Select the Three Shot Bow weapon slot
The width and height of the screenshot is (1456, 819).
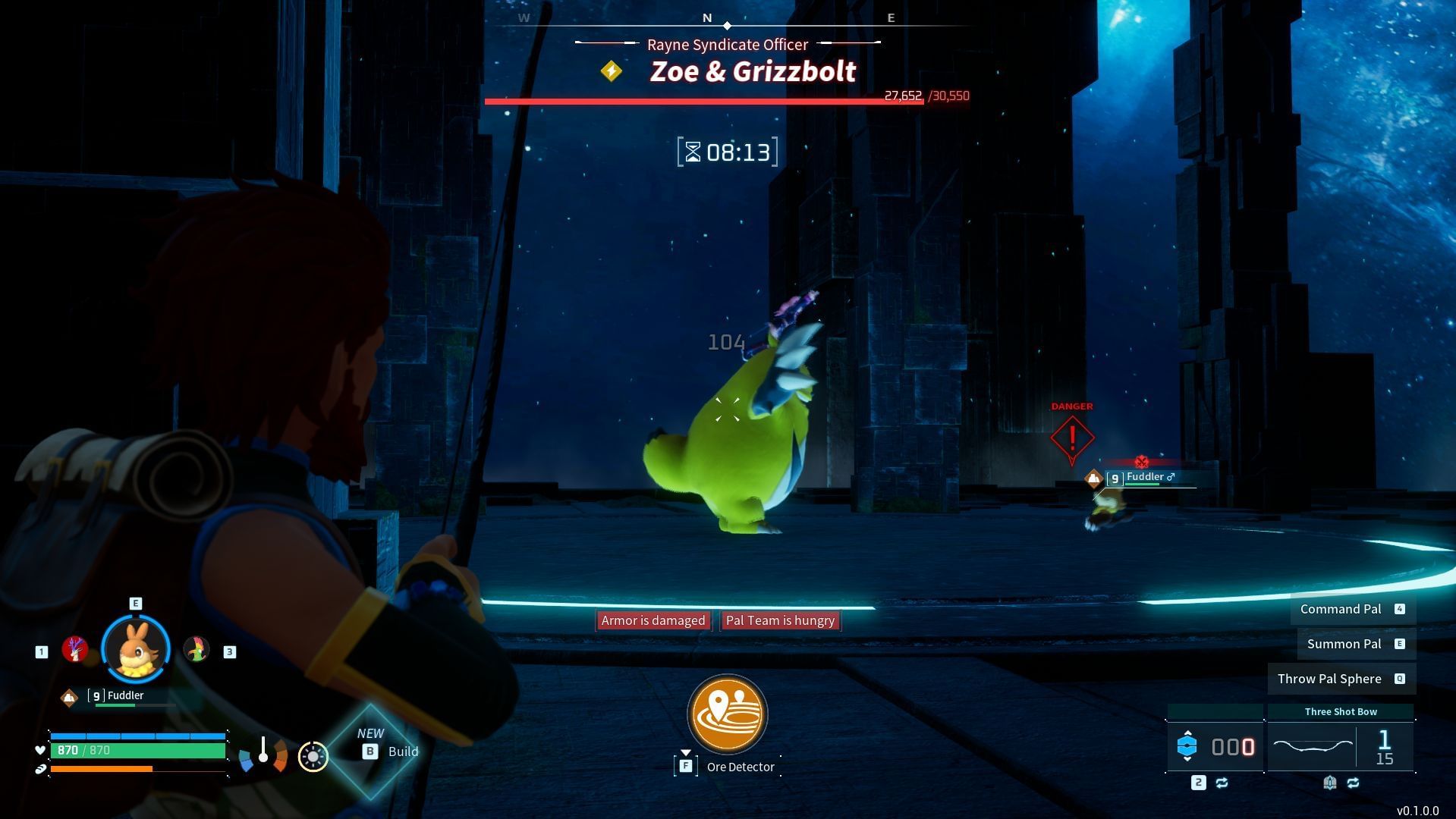1340,747
